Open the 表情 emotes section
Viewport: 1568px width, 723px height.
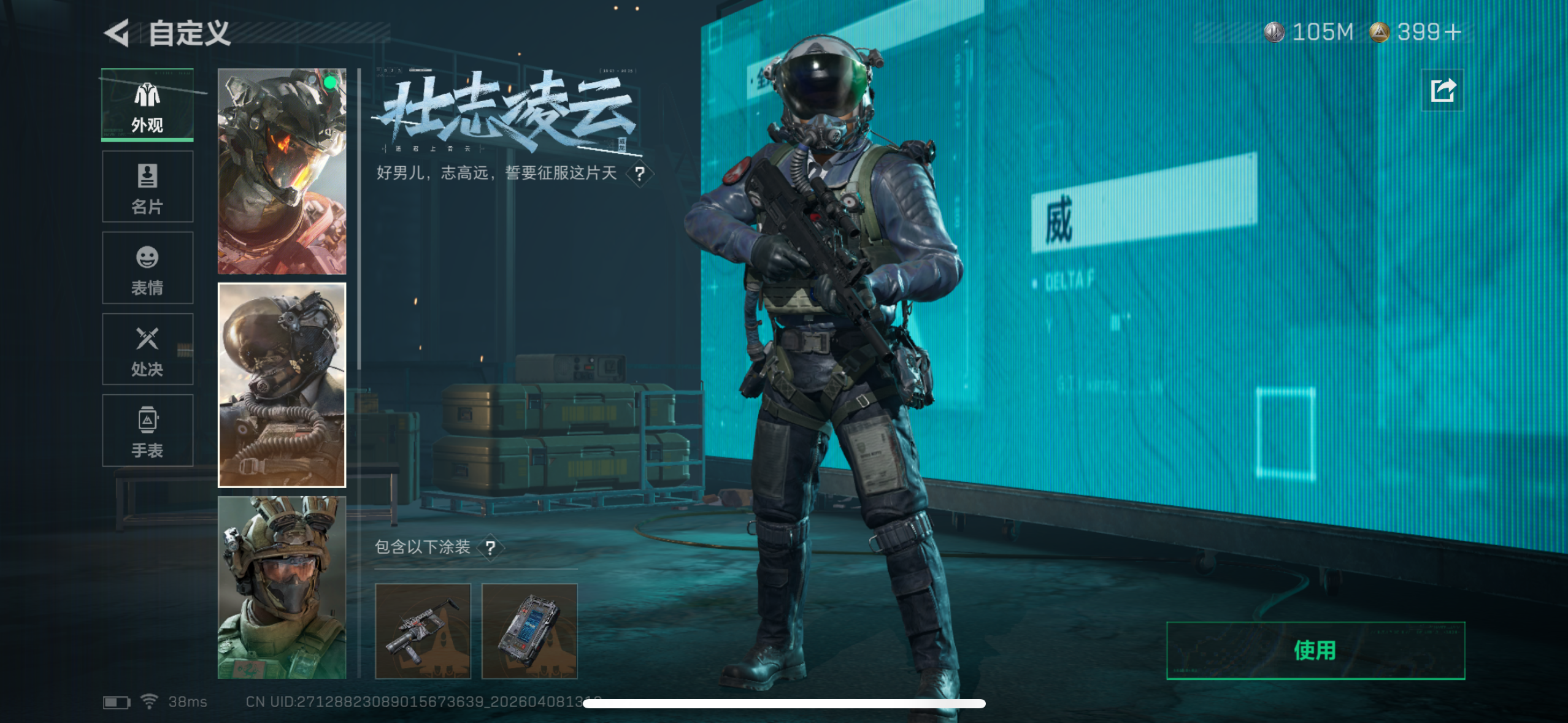pos(147,267)
